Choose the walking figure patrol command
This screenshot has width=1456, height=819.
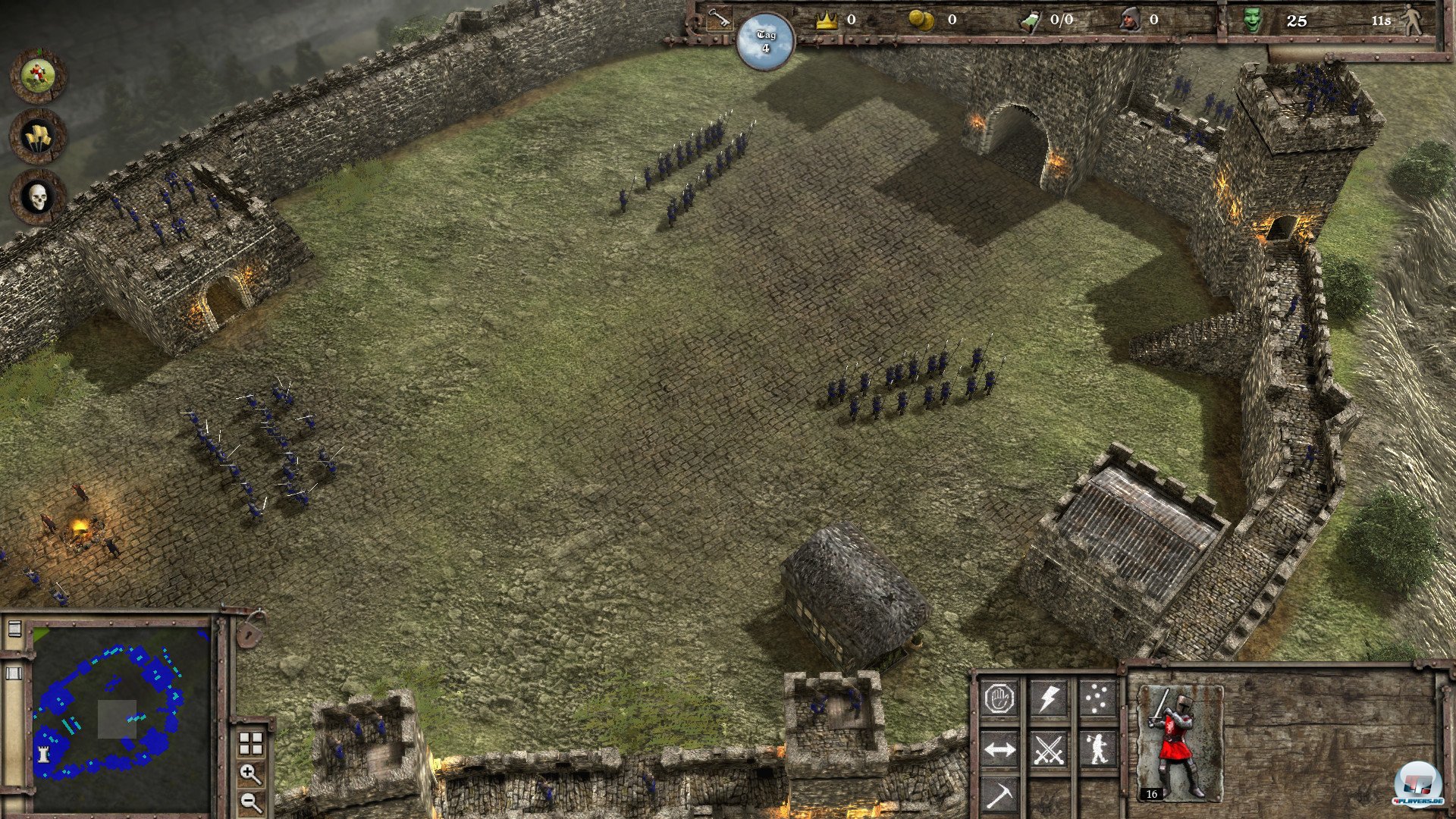pos(1097,749)
